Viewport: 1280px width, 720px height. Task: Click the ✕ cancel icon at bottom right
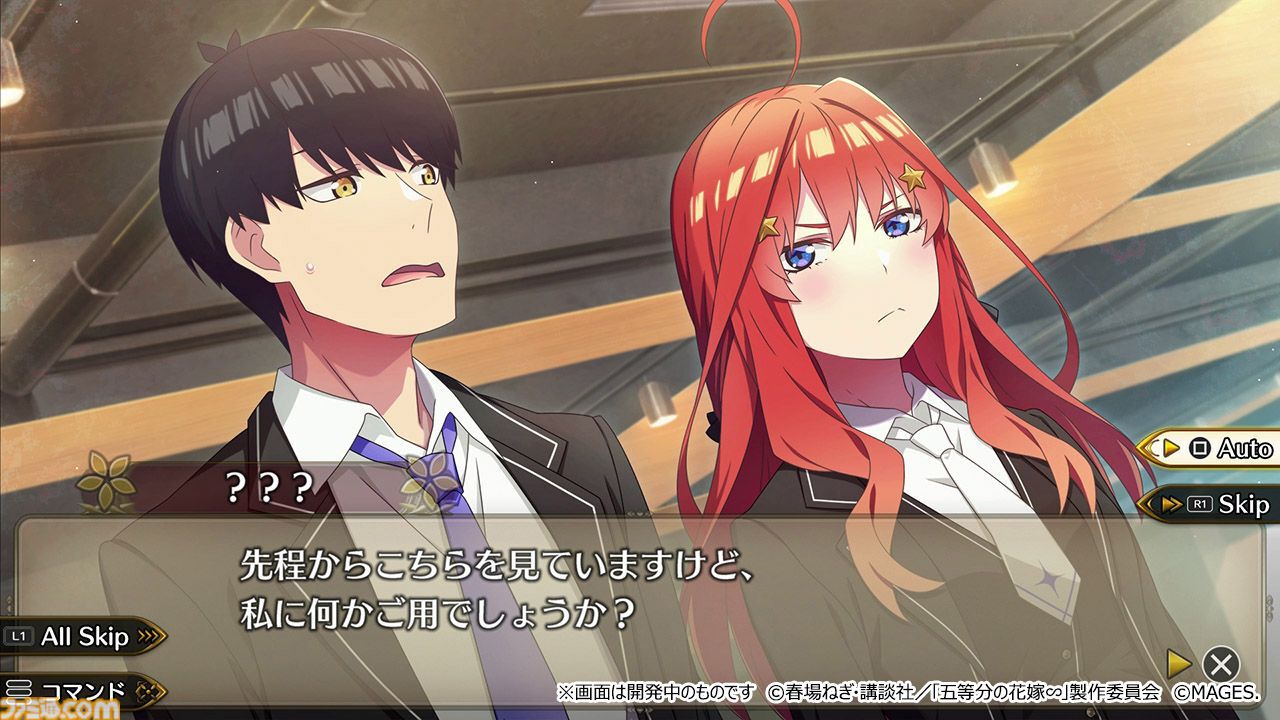coord(1222,663)
